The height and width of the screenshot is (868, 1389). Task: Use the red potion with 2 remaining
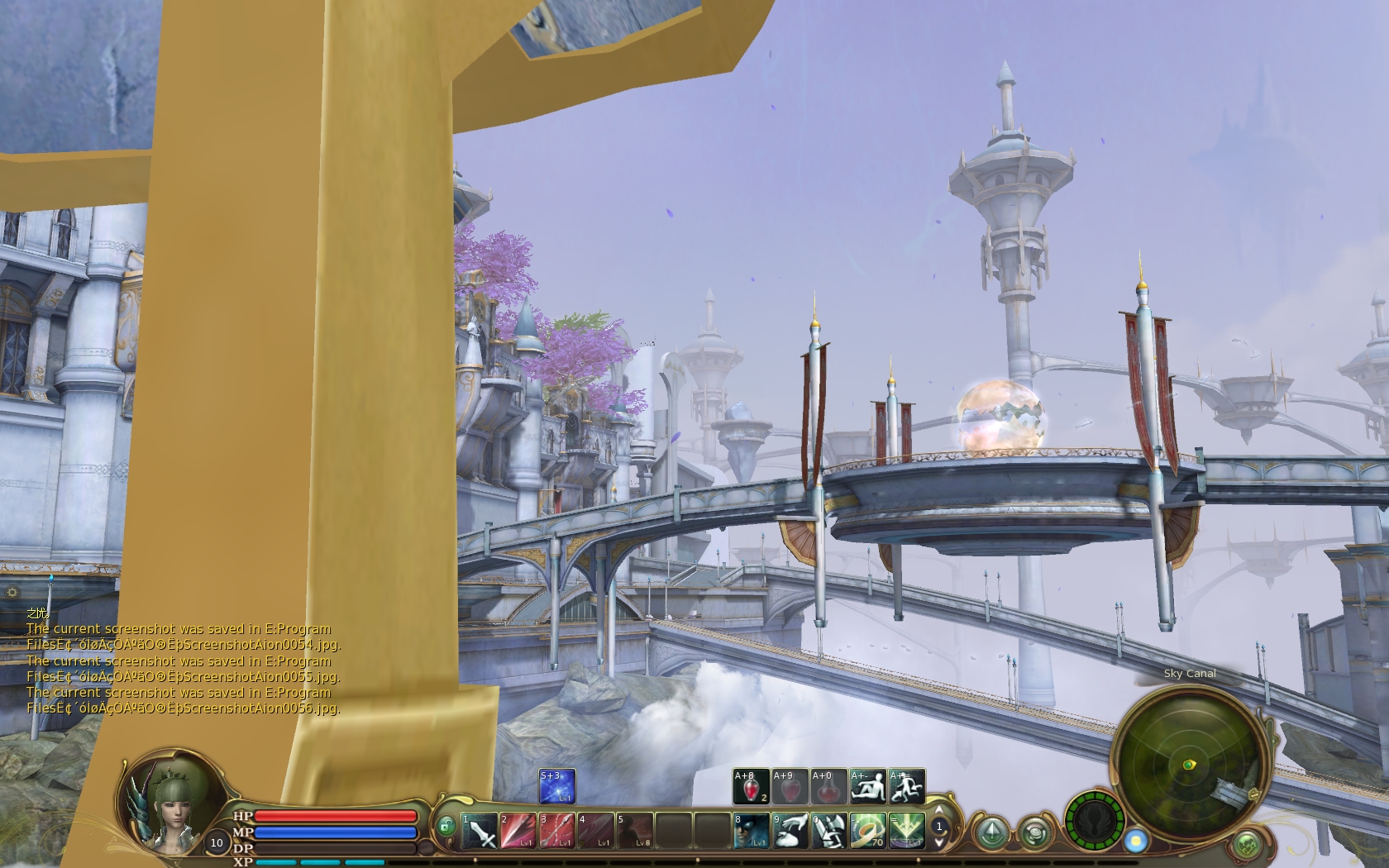tap(751, 786)
